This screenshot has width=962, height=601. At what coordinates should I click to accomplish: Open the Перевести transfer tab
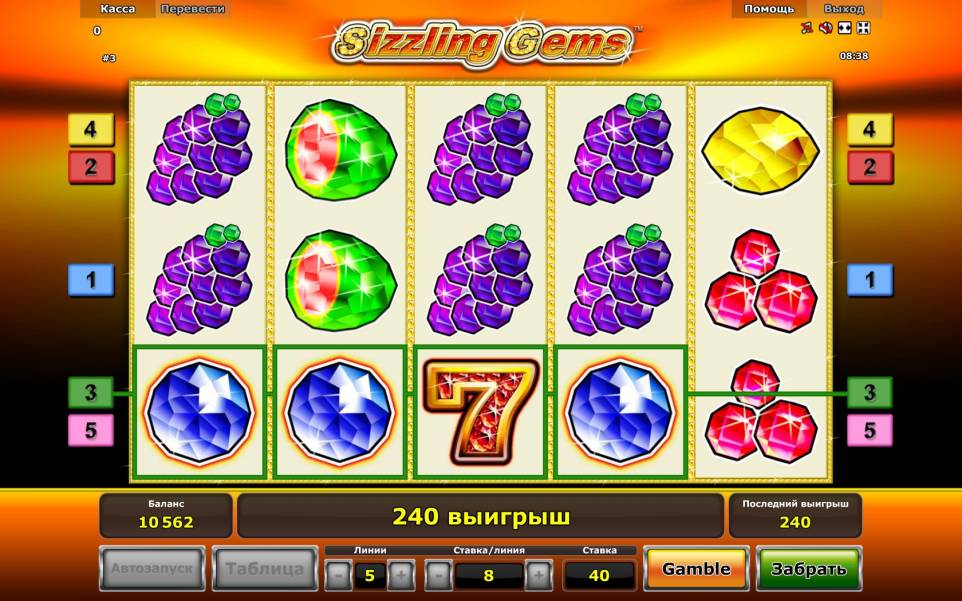(x=192, y=9)
